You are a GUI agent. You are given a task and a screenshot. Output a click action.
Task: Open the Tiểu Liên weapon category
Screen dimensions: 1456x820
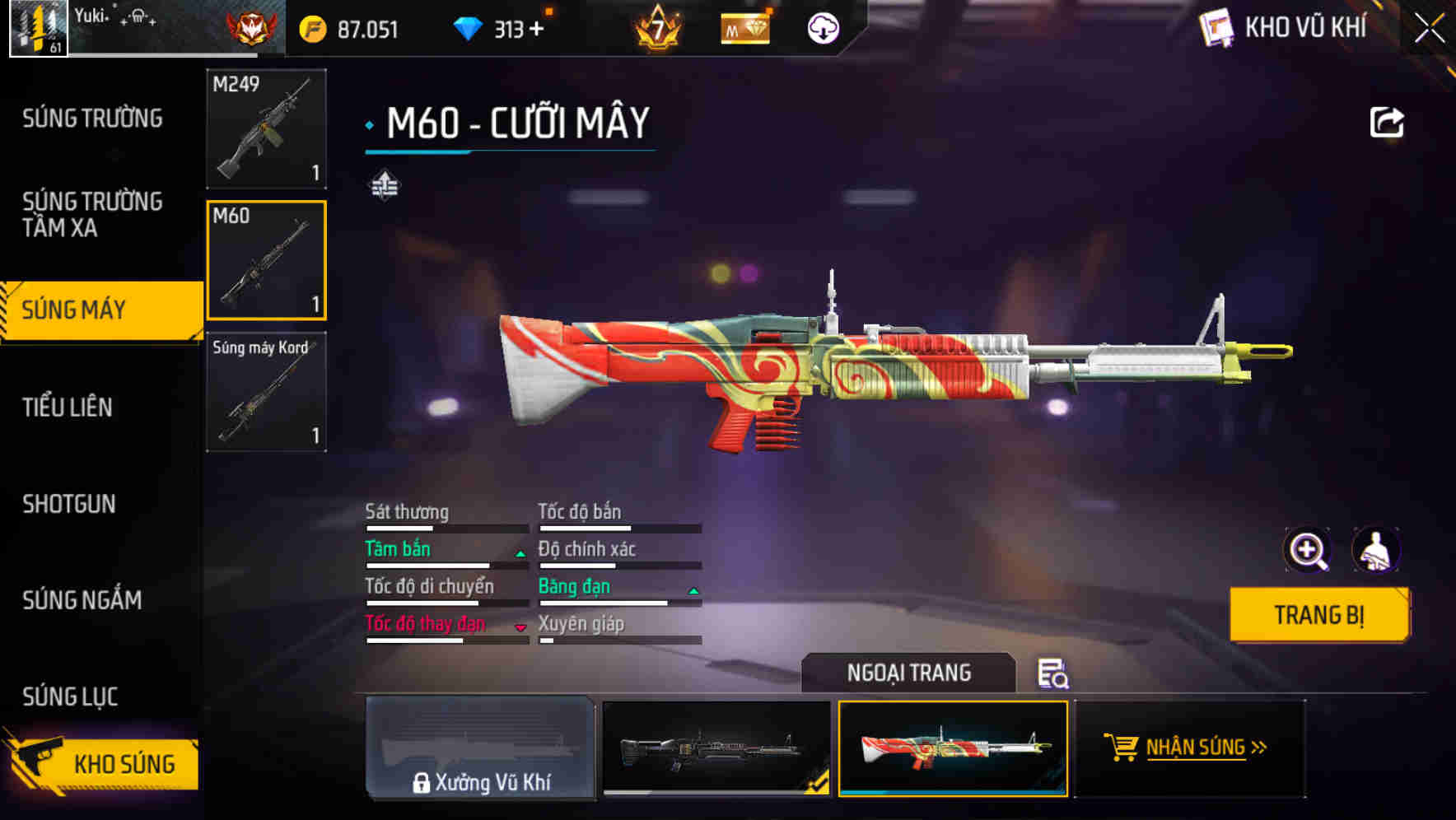coord(68,407)
